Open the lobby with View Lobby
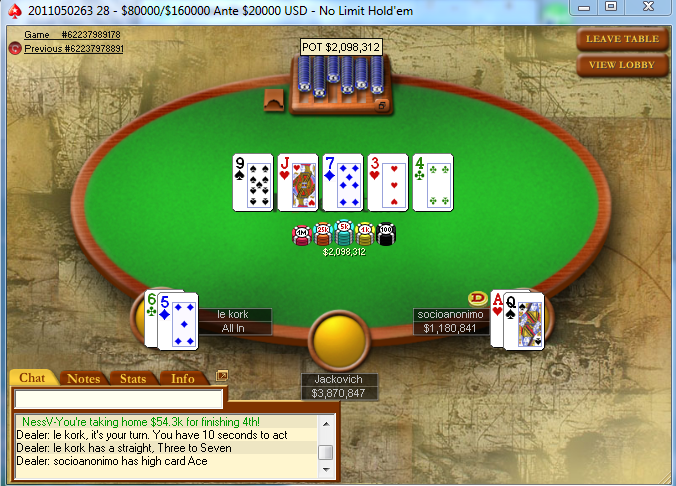The width and height of the screenshot is (676, 486). (622, 65)
